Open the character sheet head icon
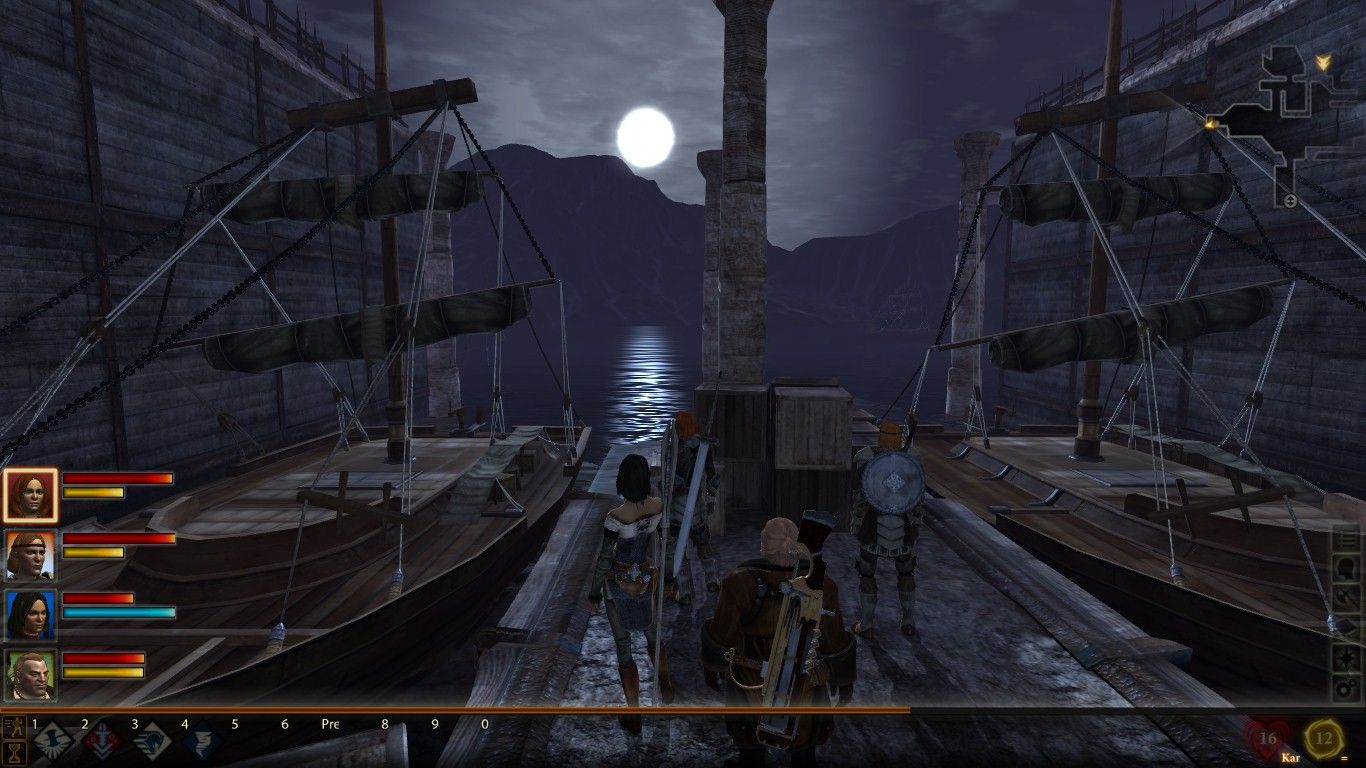The image size is (1366, 768). [x=1348, y=568]
